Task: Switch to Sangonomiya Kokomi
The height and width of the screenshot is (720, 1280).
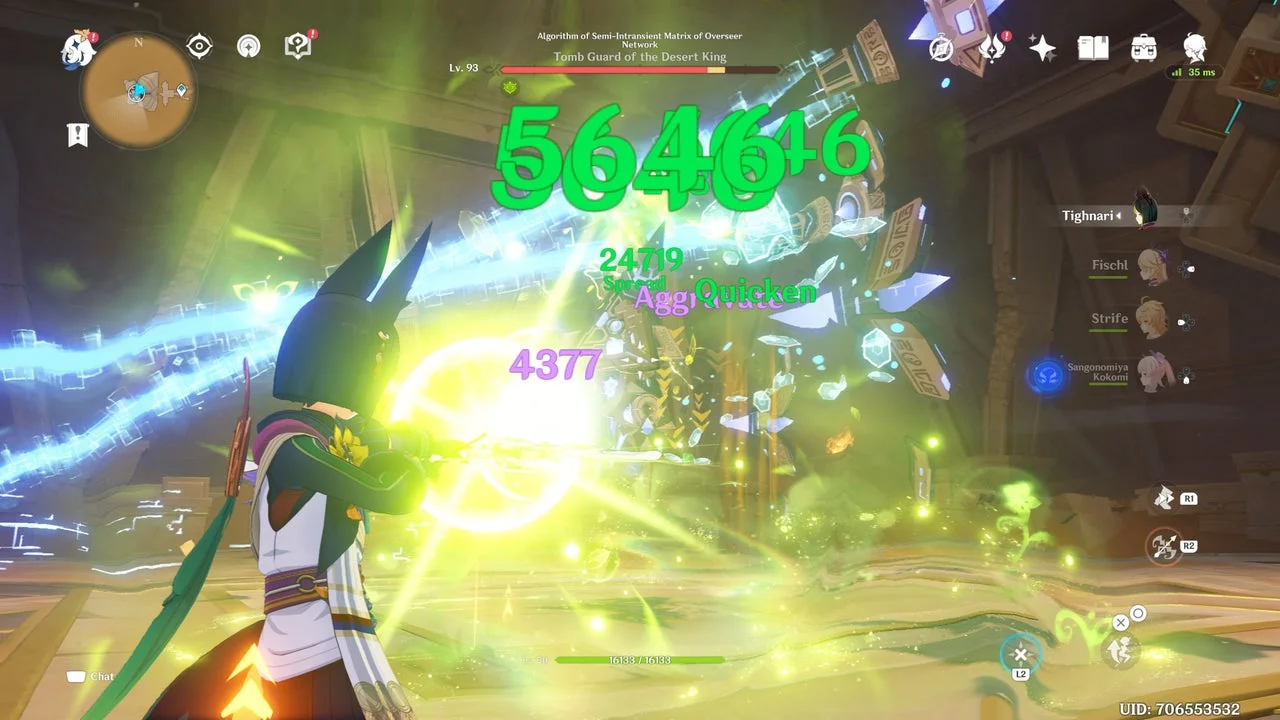Action: [x=1153, y=373]
